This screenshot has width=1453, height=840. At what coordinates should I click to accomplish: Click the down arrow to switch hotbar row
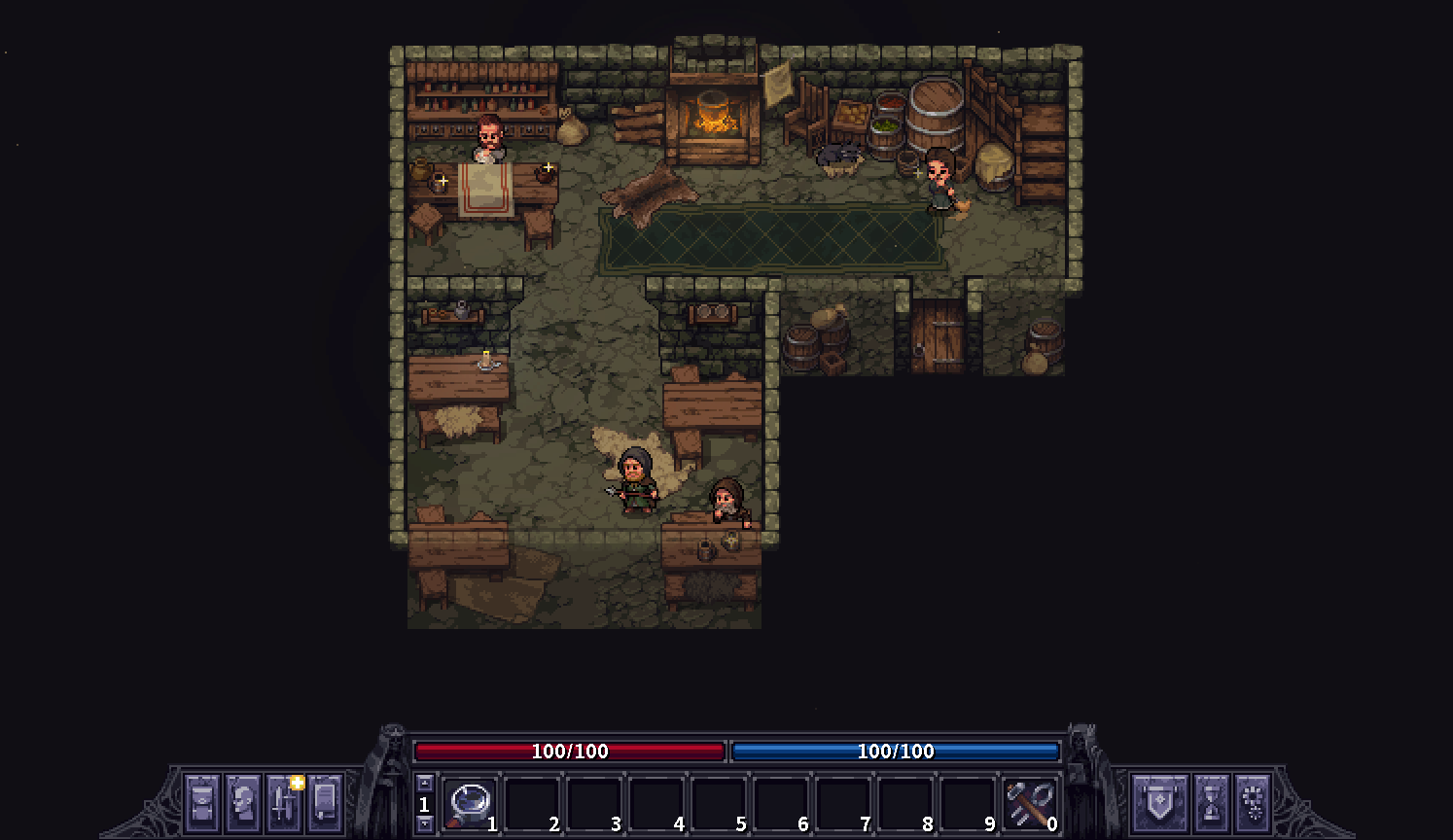click(425, 822)
